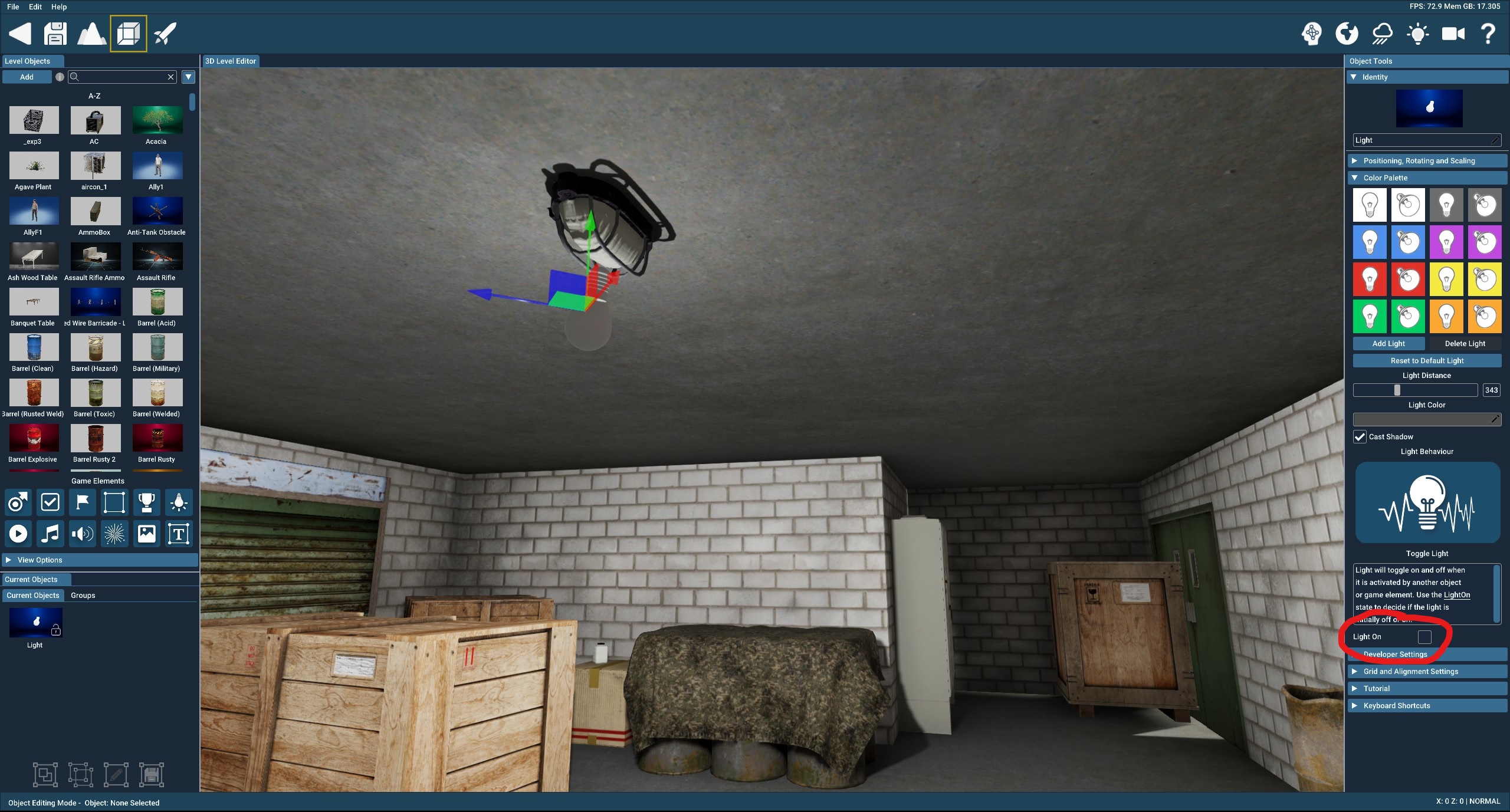Switch to the Groups tab

click(x=83, y=595)
